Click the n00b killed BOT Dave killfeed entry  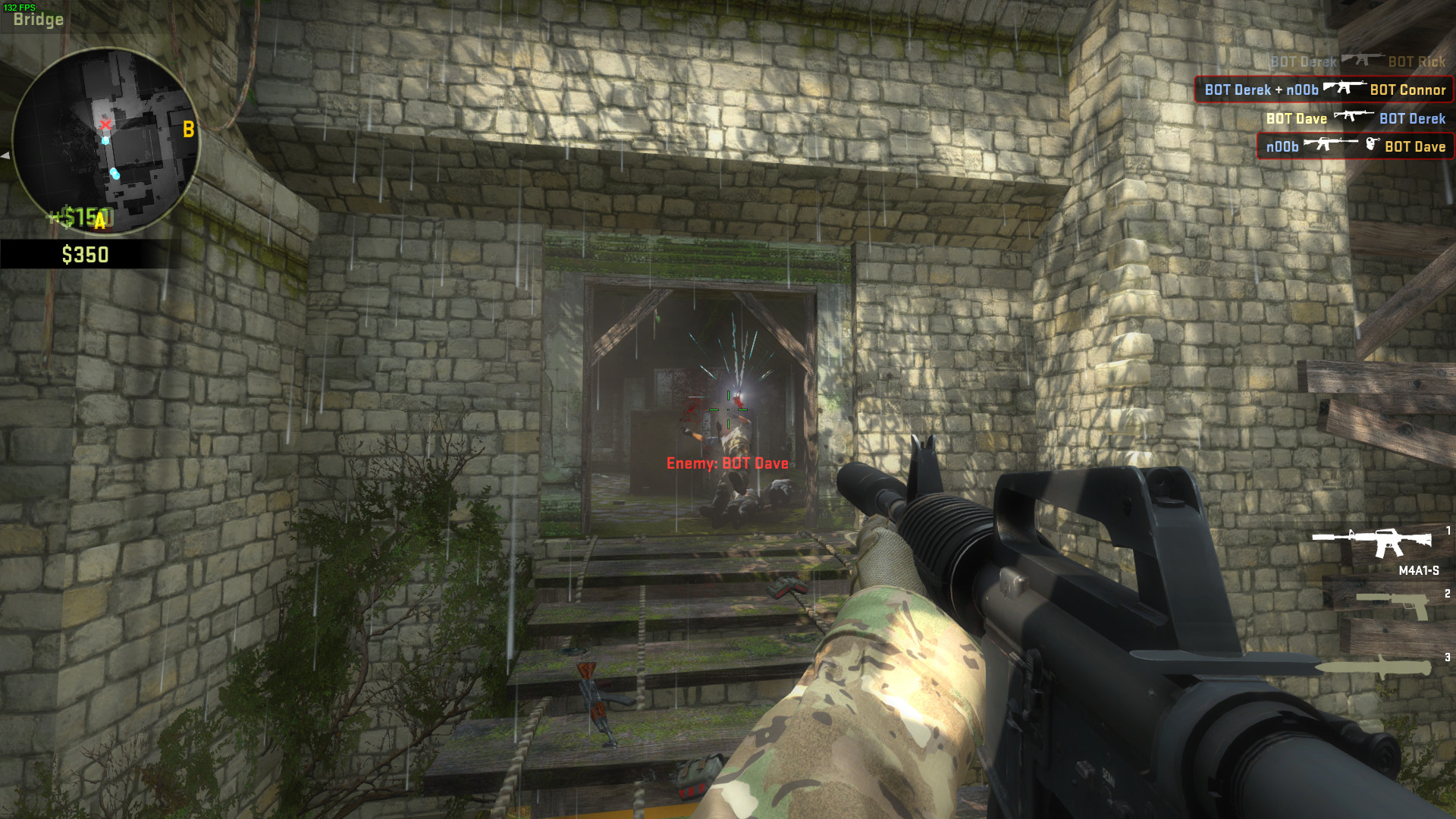(x=1355, y=146)
